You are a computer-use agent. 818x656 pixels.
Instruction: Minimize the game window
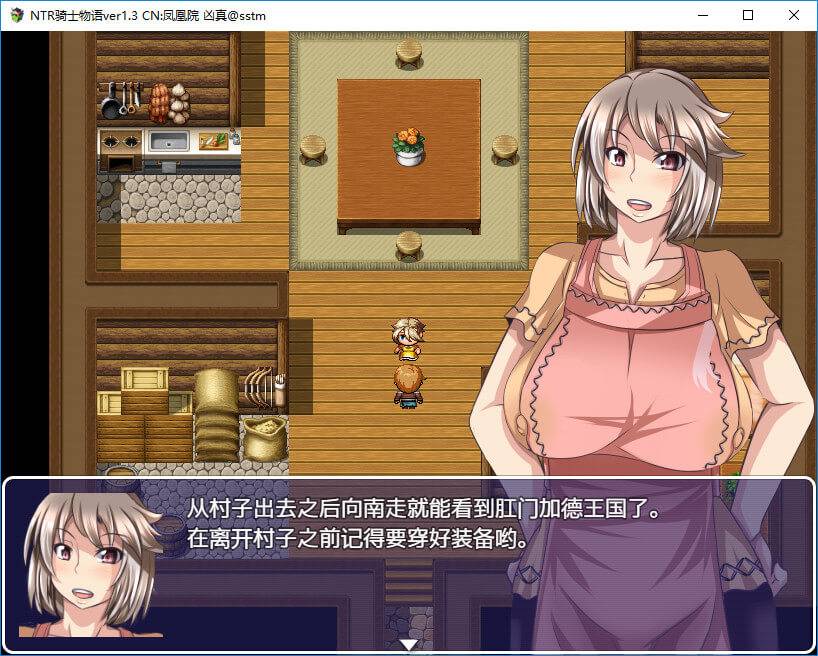tap(702, 15)
